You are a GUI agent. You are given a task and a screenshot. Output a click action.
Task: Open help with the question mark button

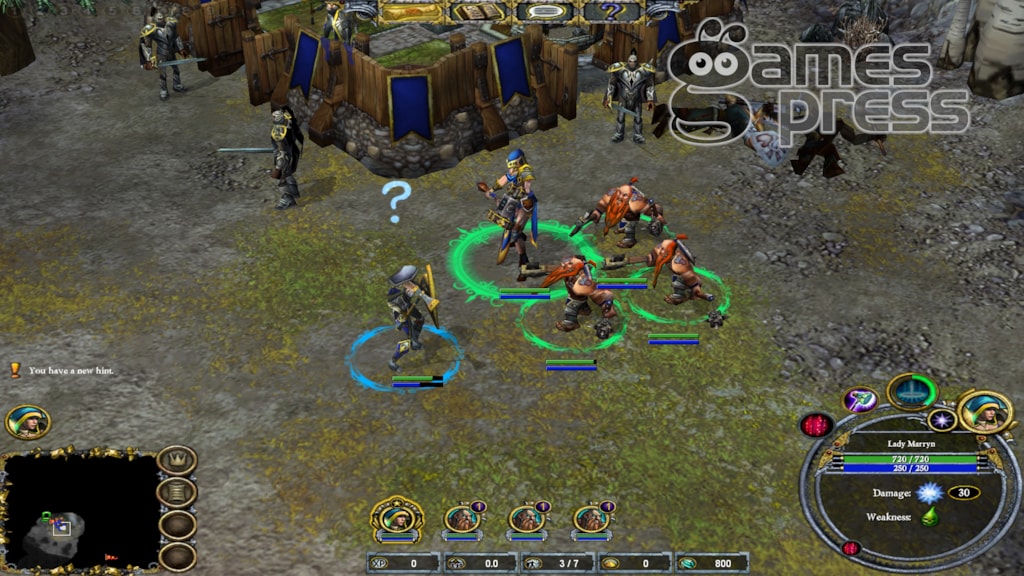click(x=611, y=12)
